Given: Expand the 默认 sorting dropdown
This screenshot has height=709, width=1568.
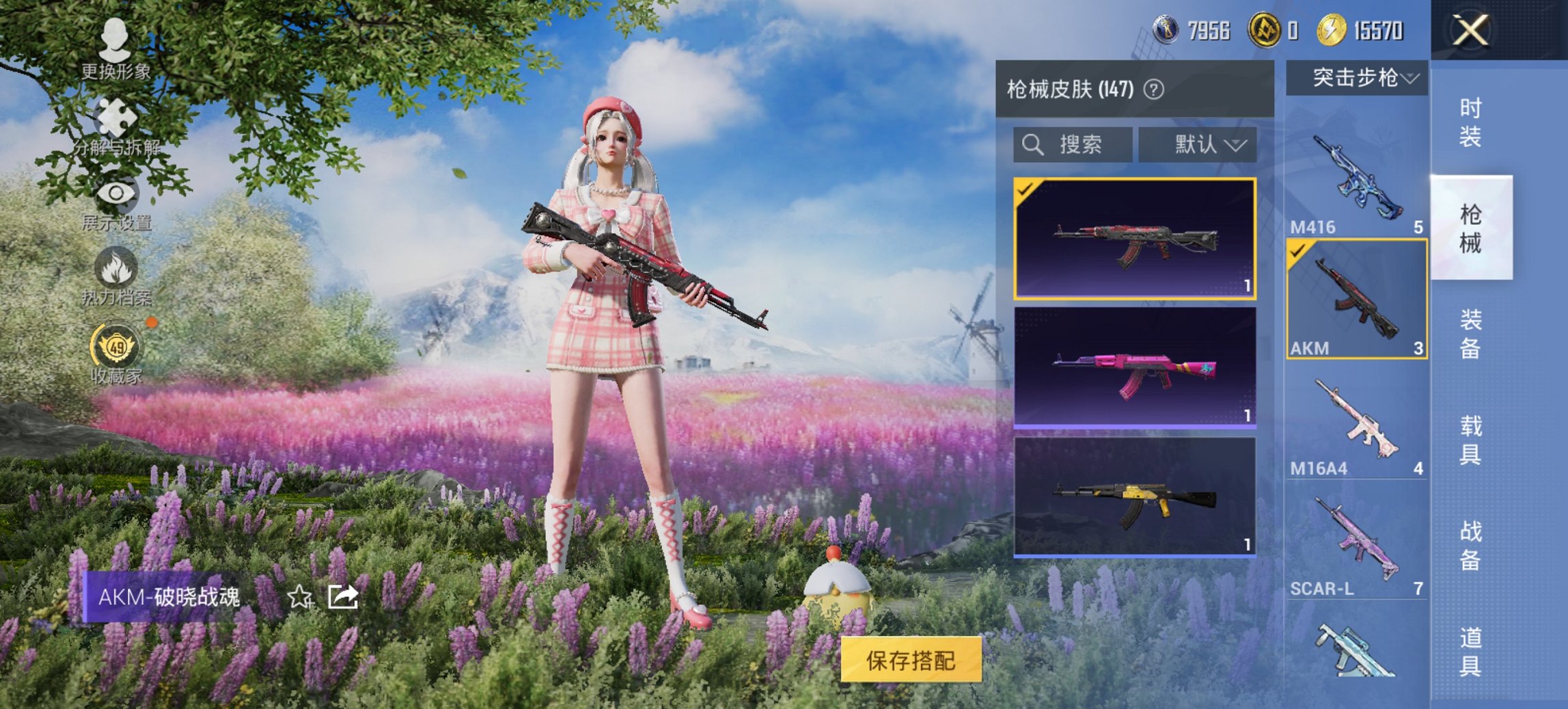Looking at the screenshot, I should coord(1199,144).
